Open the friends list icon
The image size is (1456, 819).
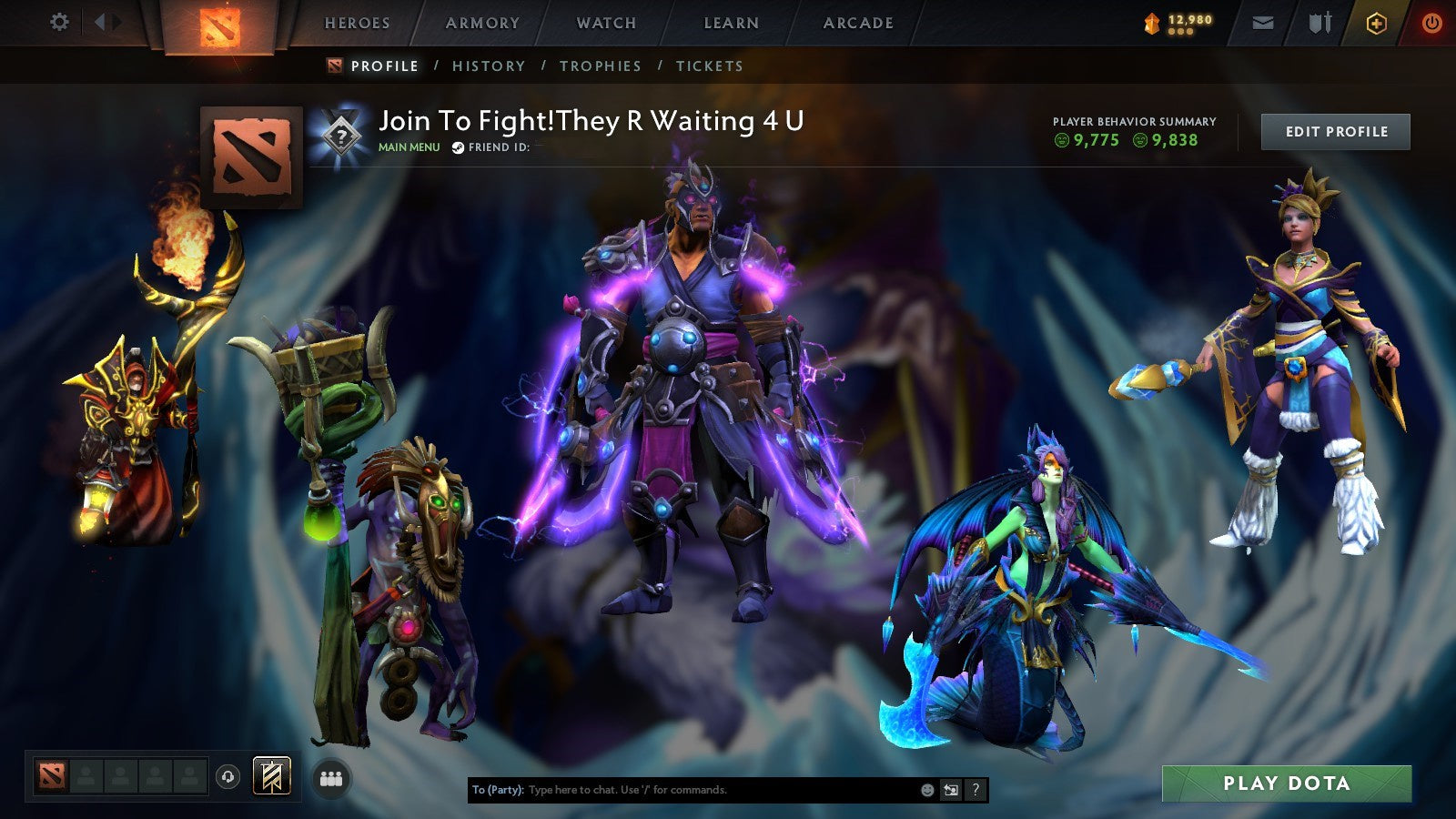332,775
